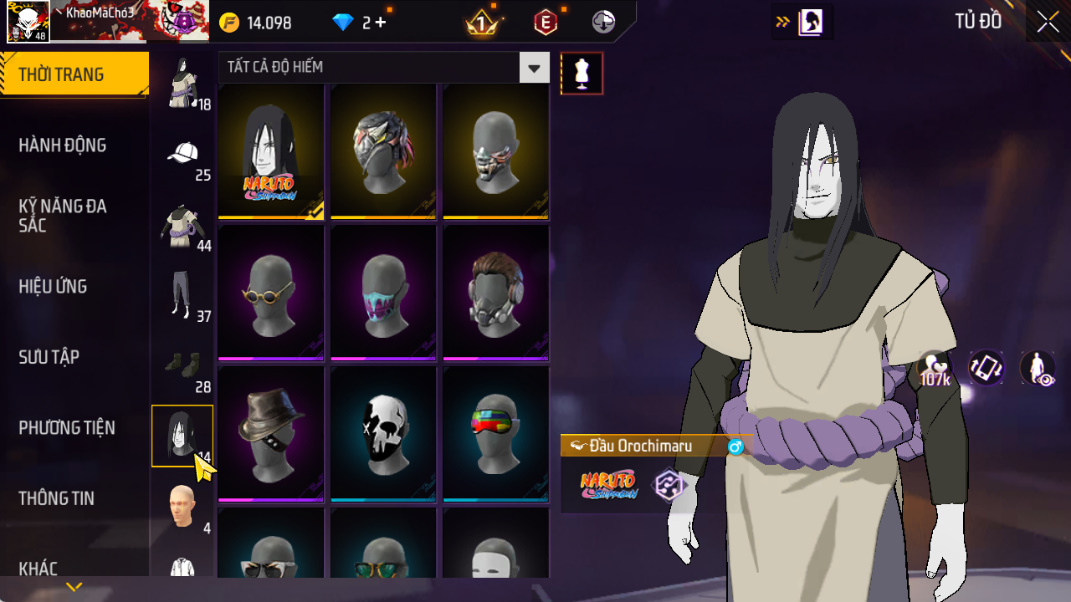
Task: Click the mannequin outfit preview icon
Action: pyautogui.click(x=582, y=73)
